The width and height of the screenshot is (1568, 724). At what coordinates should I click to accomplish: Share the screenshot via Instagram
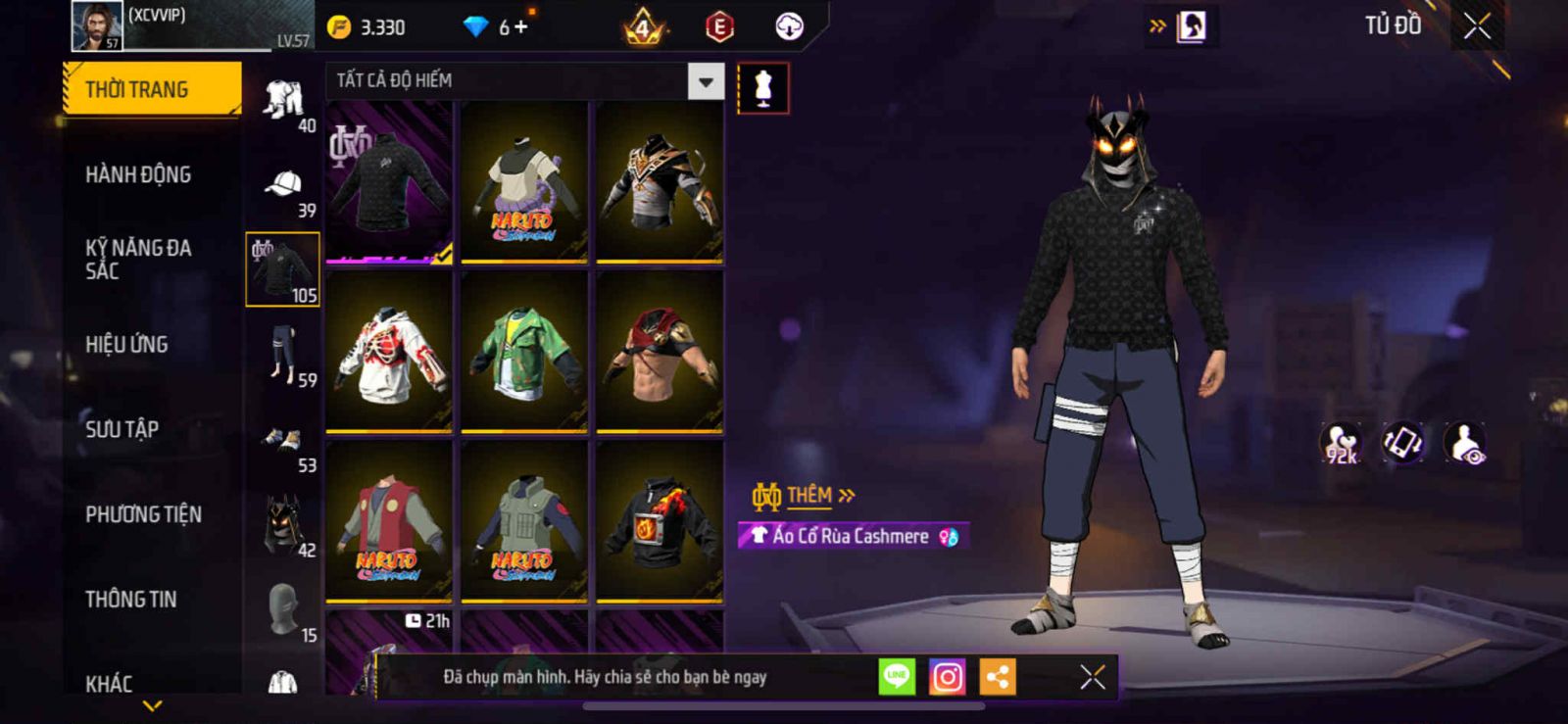(x=947, y=677)
